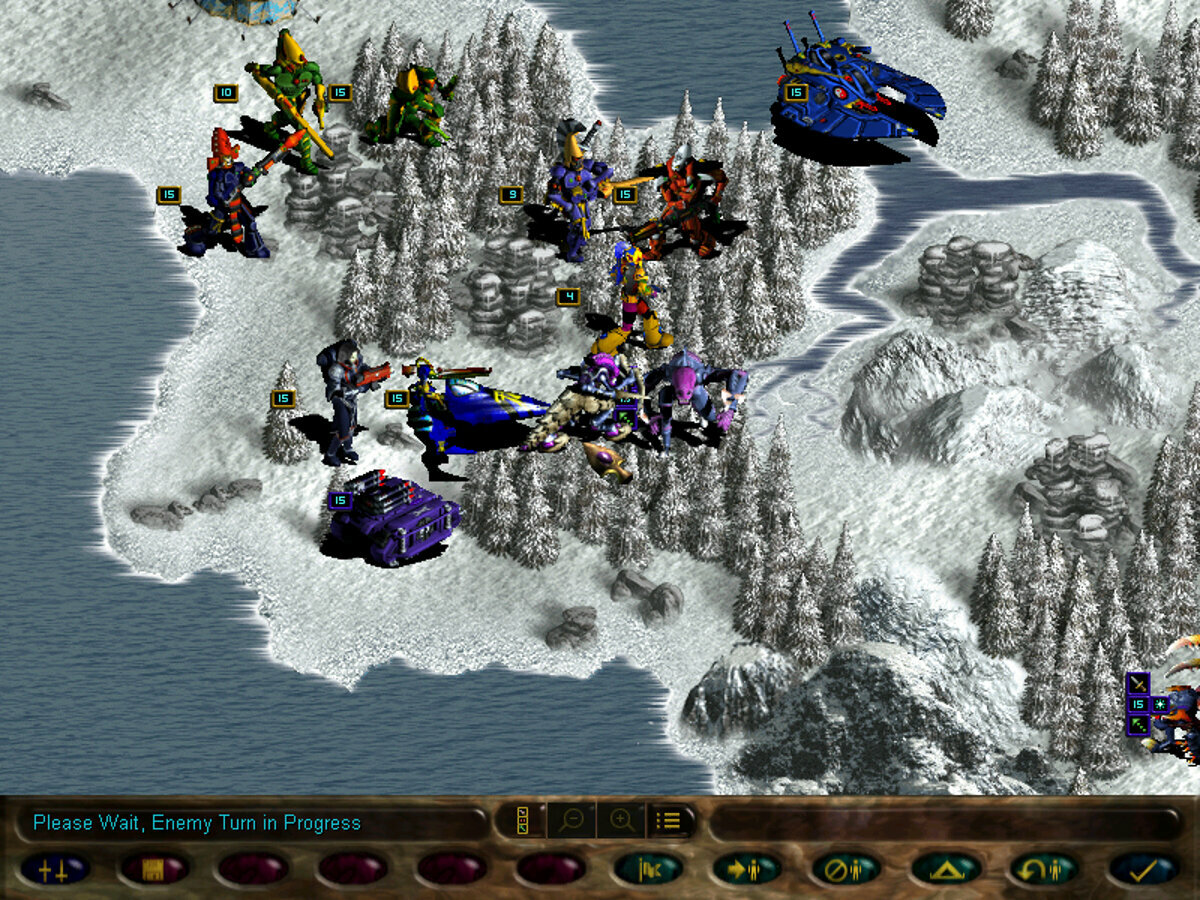Activate the flag icon button
This screenshot has height=900, width=1200.
(x=648, y=868)
